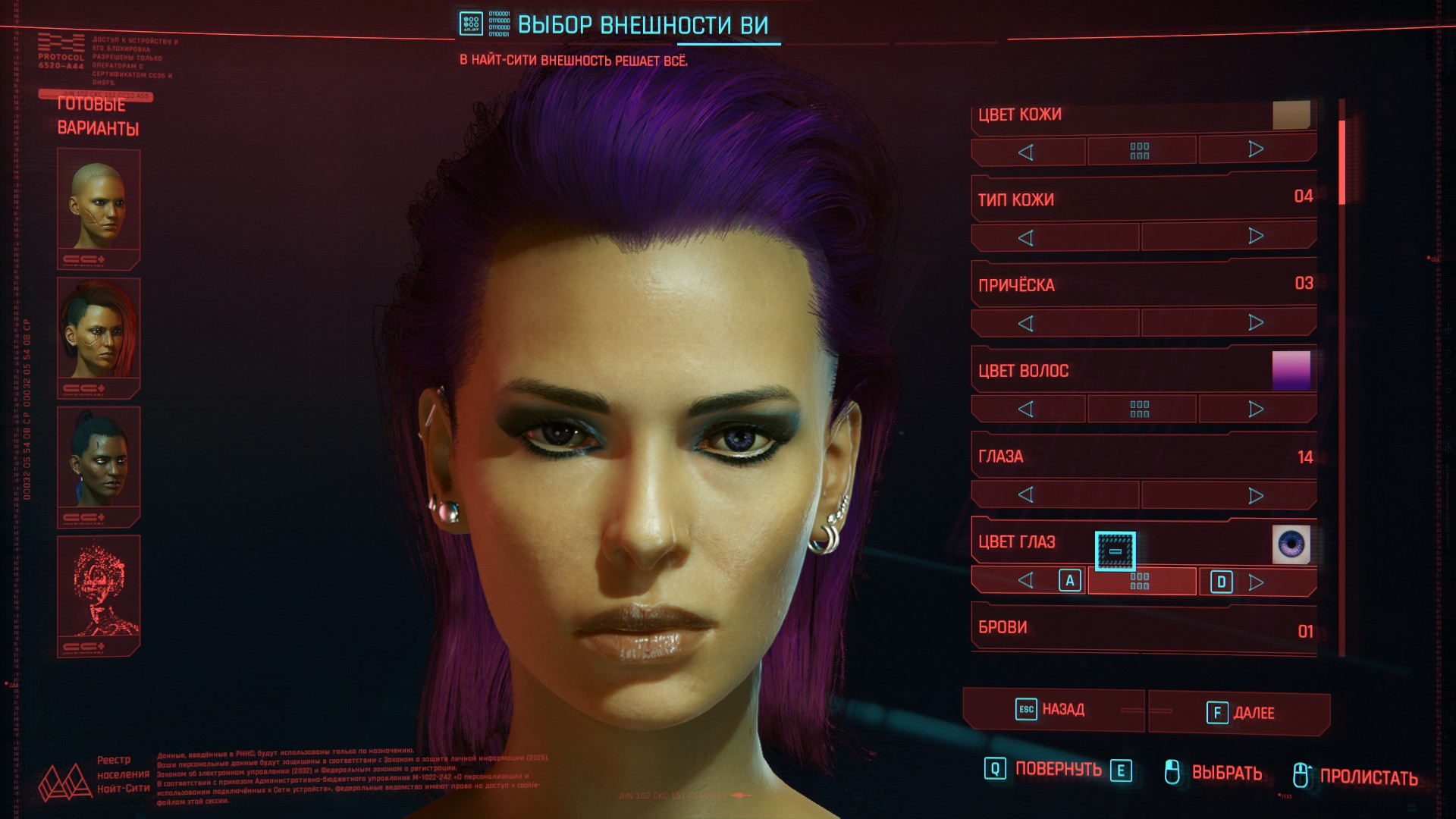Open the skin color palette grid
The image size is (1456, 819).
coord(1140,151)
